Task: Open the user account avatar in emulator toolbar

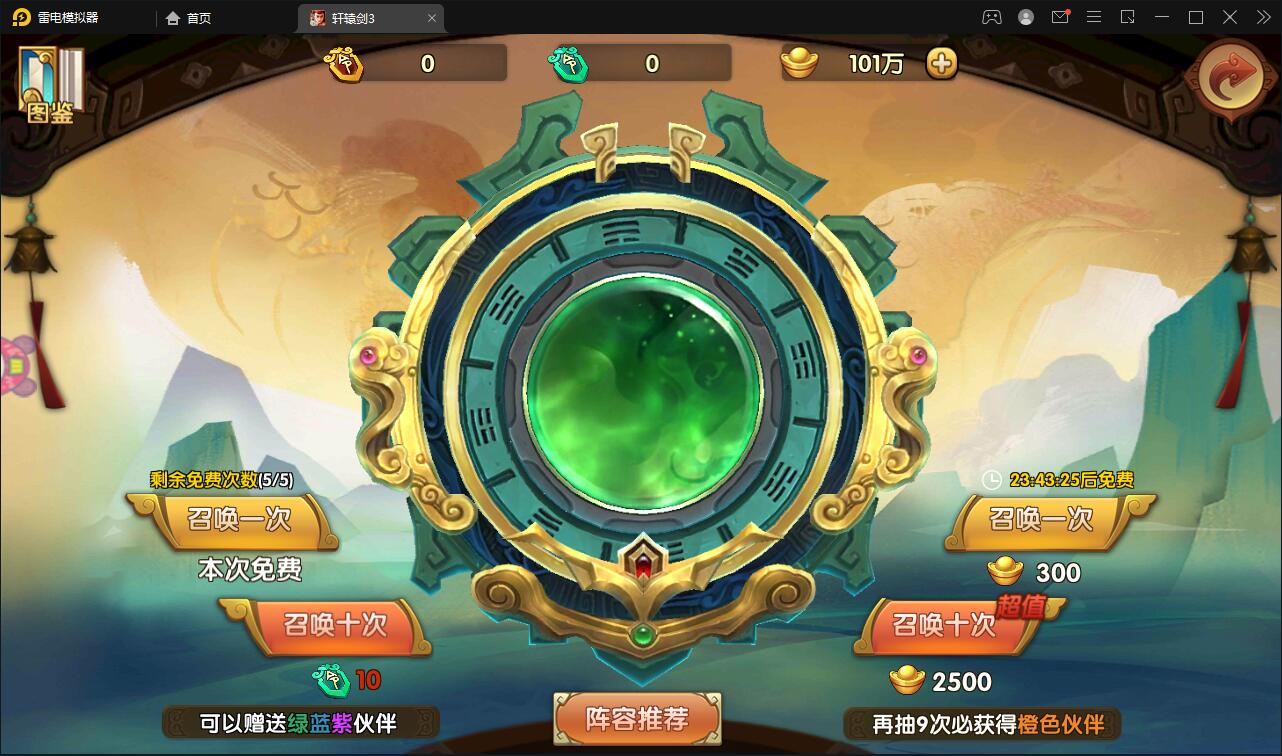Action: coord(1025,17)
